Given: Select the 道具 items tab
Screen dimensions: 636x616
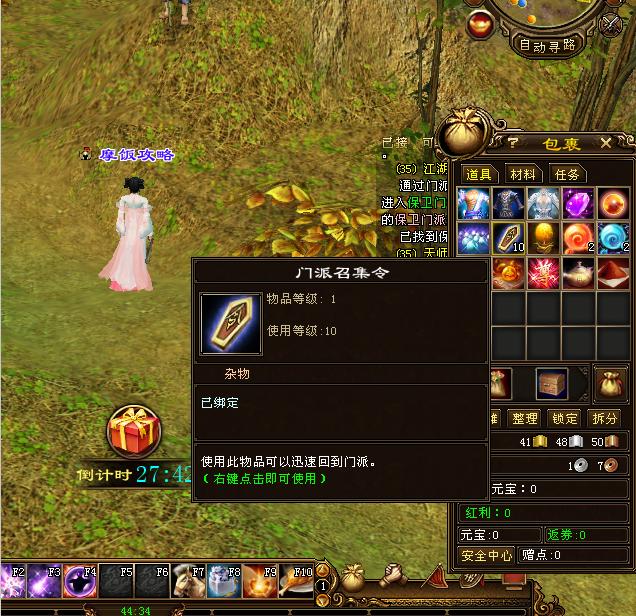Looking at the screenshot, I should [x=479, y=174].
